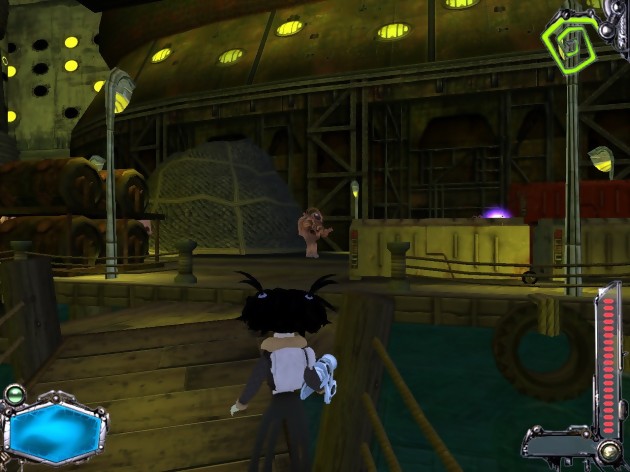Click the green orb above the blue panel
630x472 pixels.
point(14,394)
